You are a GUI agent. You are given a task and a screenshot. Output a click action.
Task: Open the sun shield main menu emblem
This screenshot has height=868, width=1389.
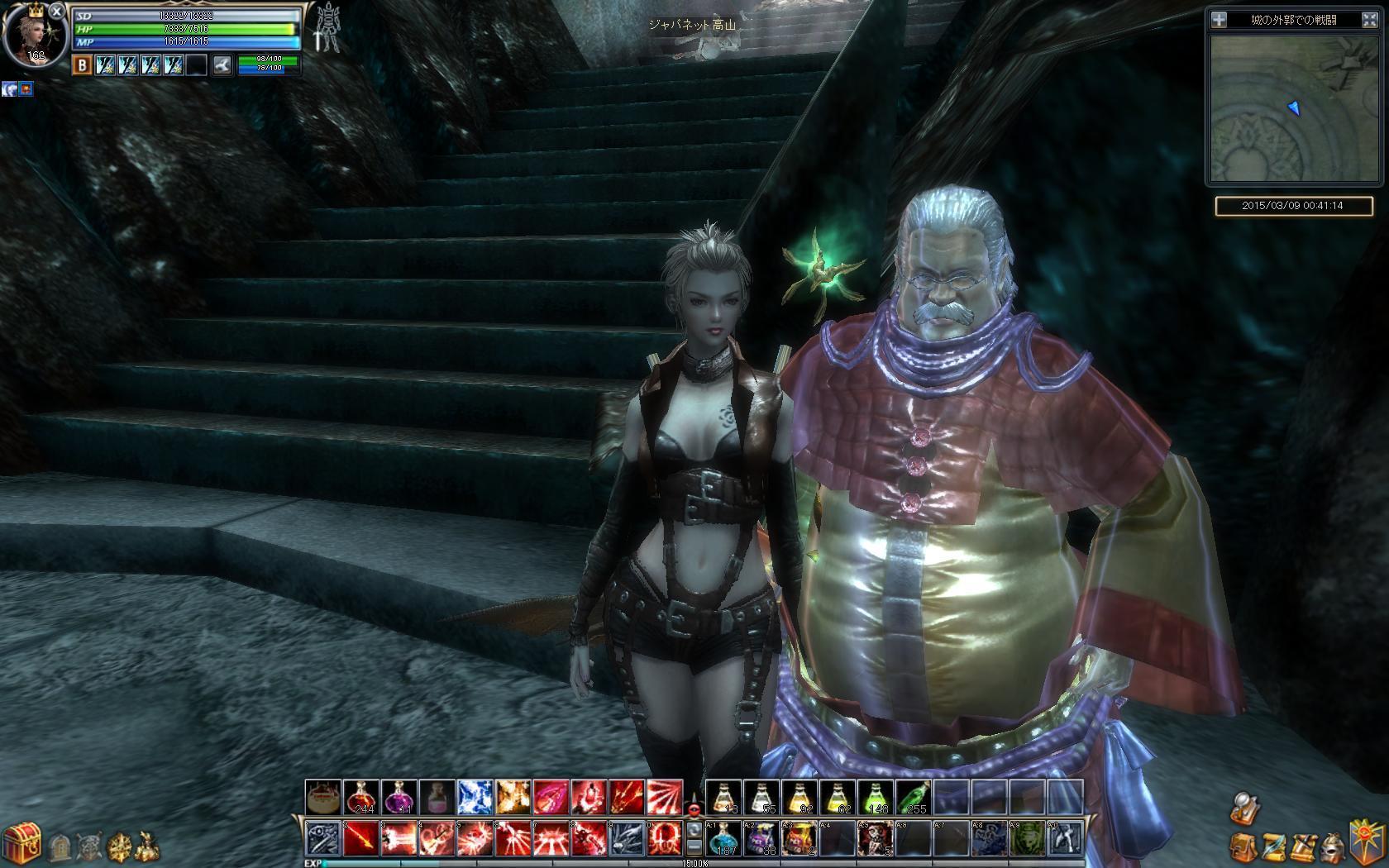pos(1367,838)
